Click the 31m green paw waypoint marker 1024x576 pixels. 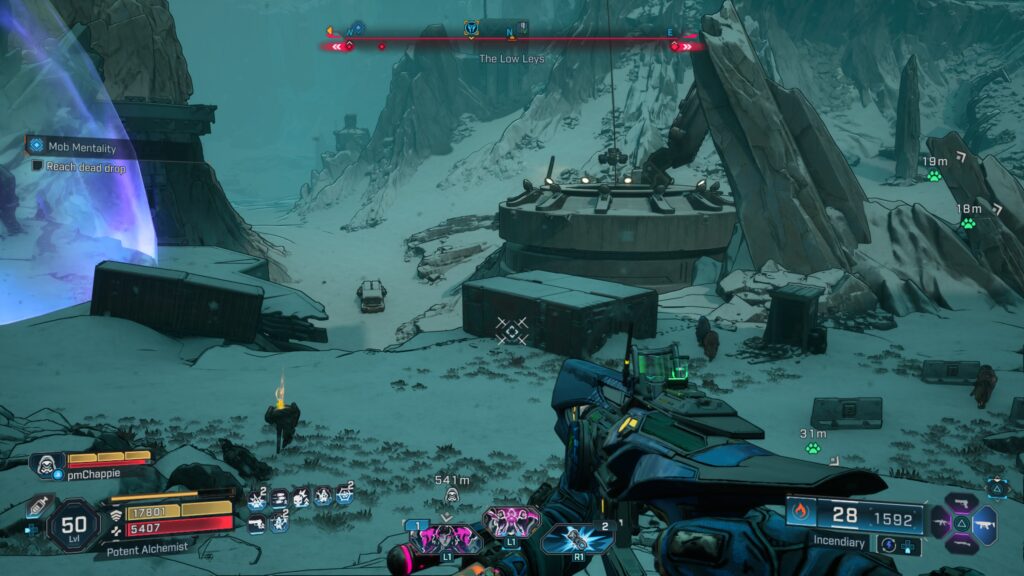click(x=813, y=448)
